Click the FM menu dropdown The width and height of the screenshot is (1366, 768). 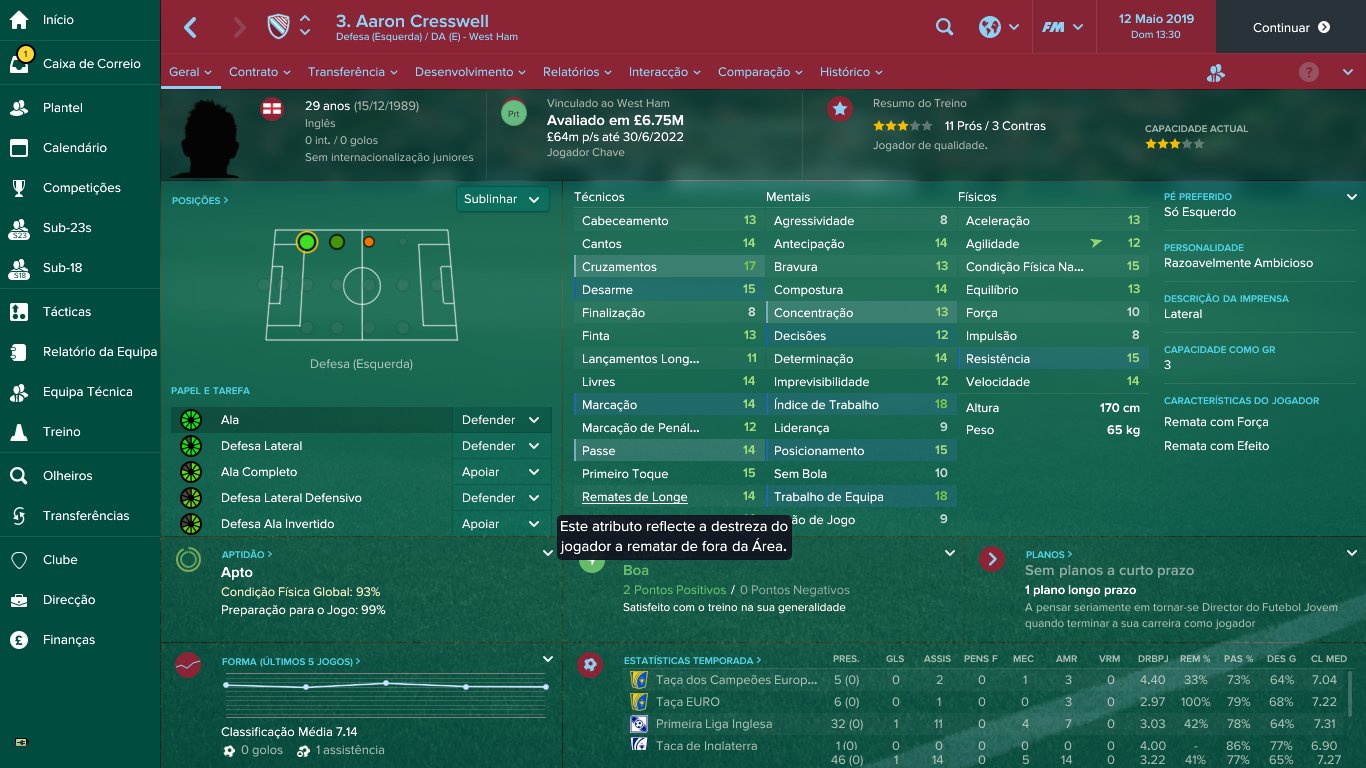click(x=1063, y=28)
